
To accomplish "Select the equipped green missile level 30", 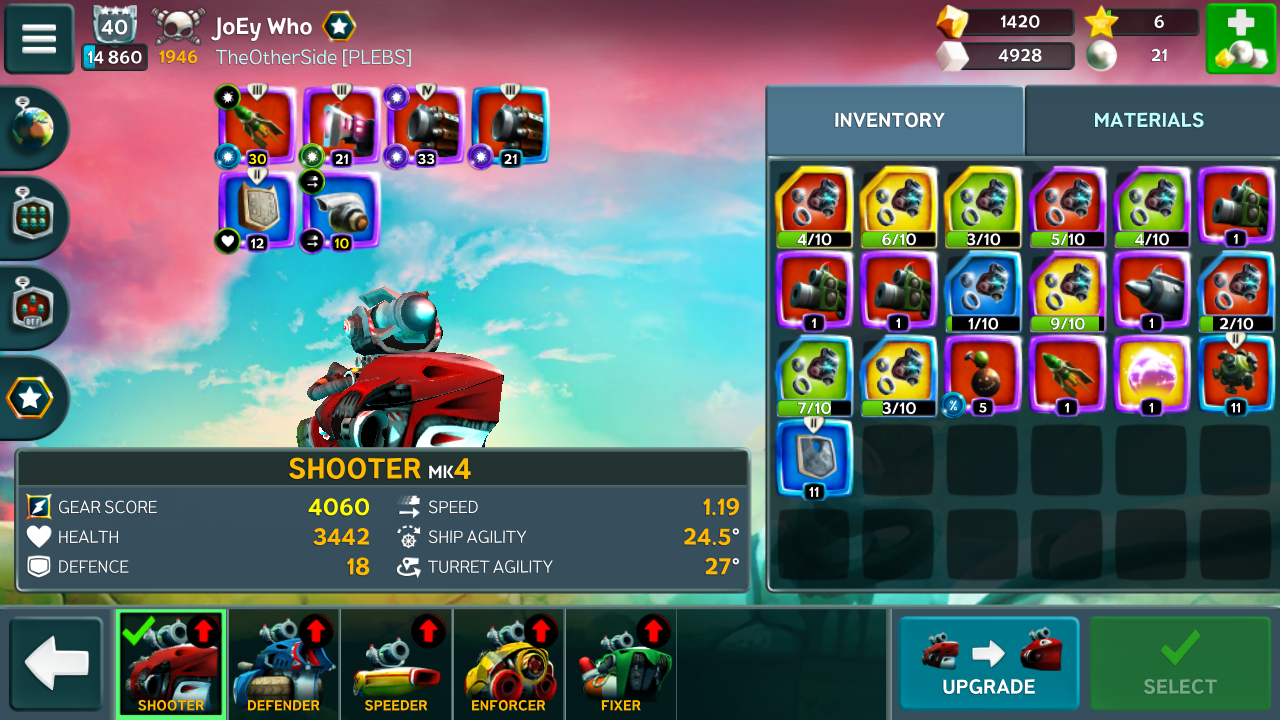I will point(257,125).
